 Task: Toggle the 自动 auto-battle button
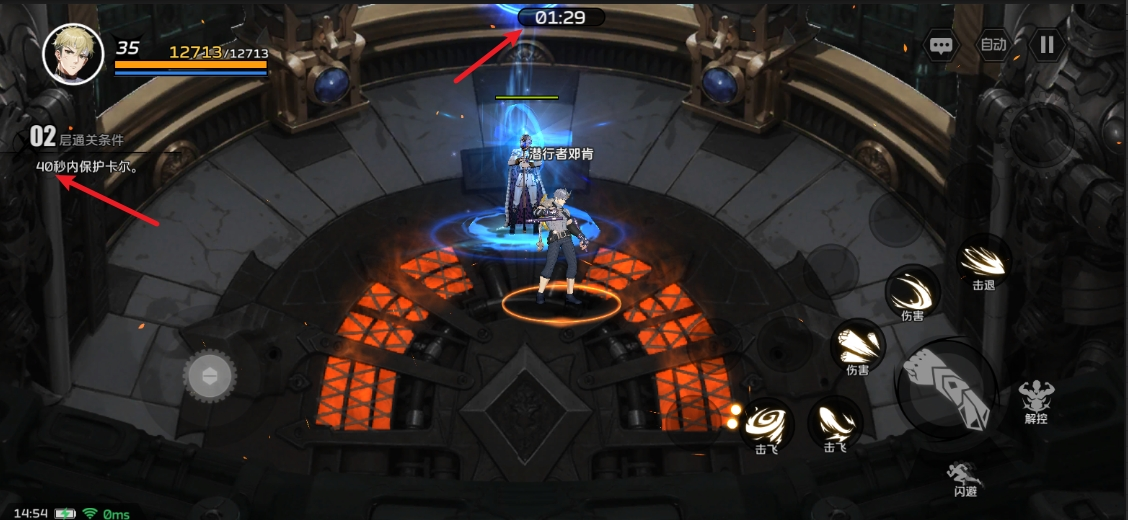point(993,45)
